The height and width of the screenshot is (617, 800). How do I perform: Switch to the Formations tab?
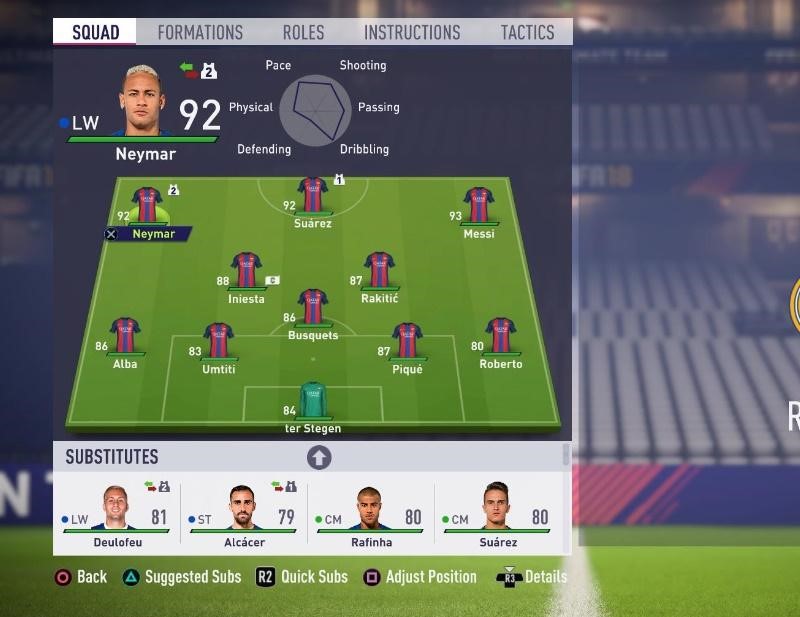[x=200, y=32]
